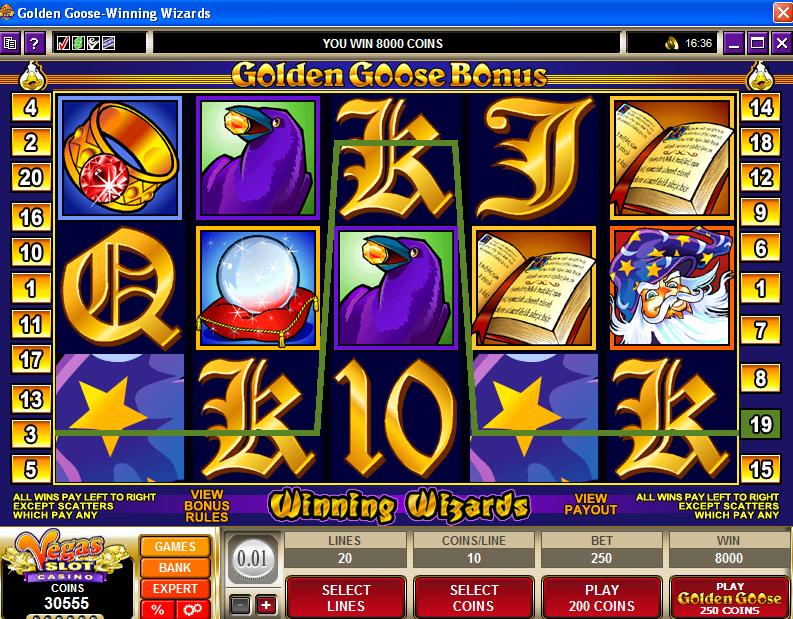The width and height of the screenshot is (793, 619).
Task: Switch to Expert mode
Action: pyautogui.click(x=175, y=589)
